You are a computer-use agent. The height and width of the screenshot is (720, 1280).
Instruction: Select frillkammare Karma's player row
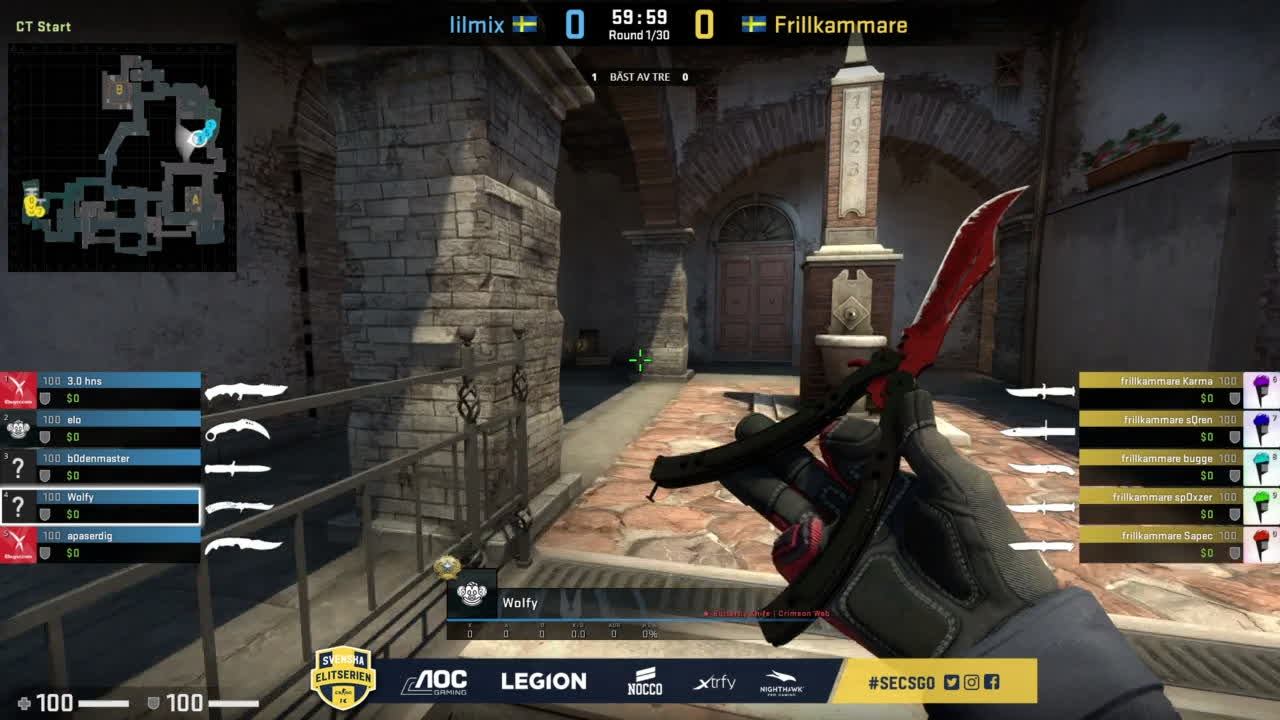(x=1160, y=389)
